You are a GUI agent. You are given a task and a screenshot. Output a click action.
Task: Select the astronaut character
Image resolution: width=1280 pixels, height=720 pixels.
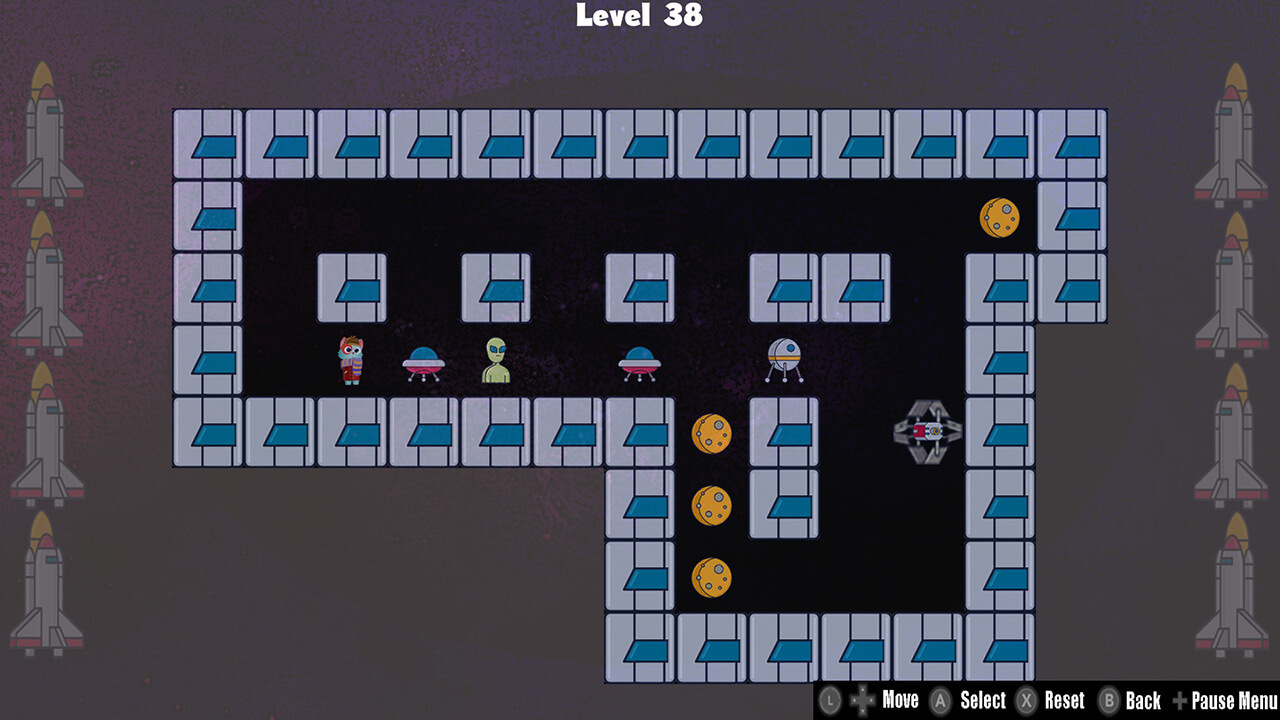351,360
